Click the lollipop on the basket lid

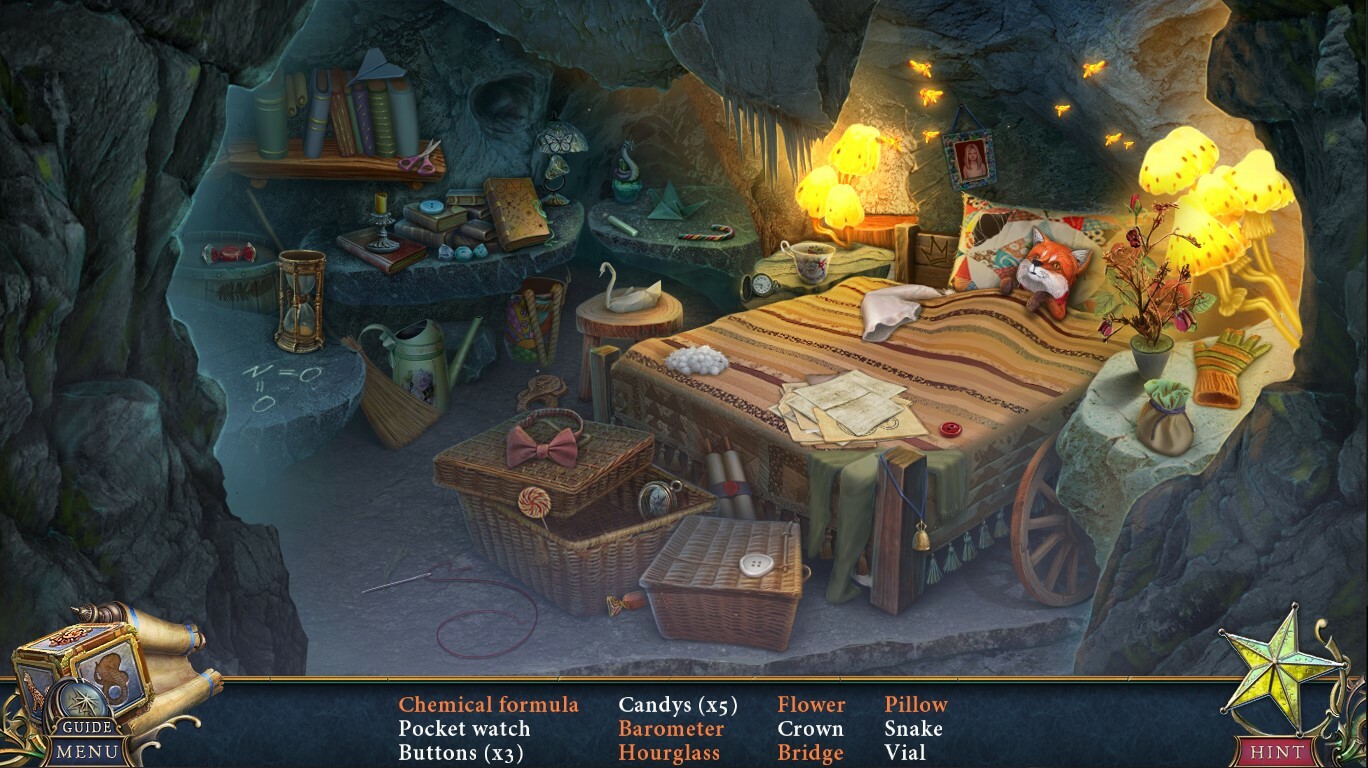[536, 500]
